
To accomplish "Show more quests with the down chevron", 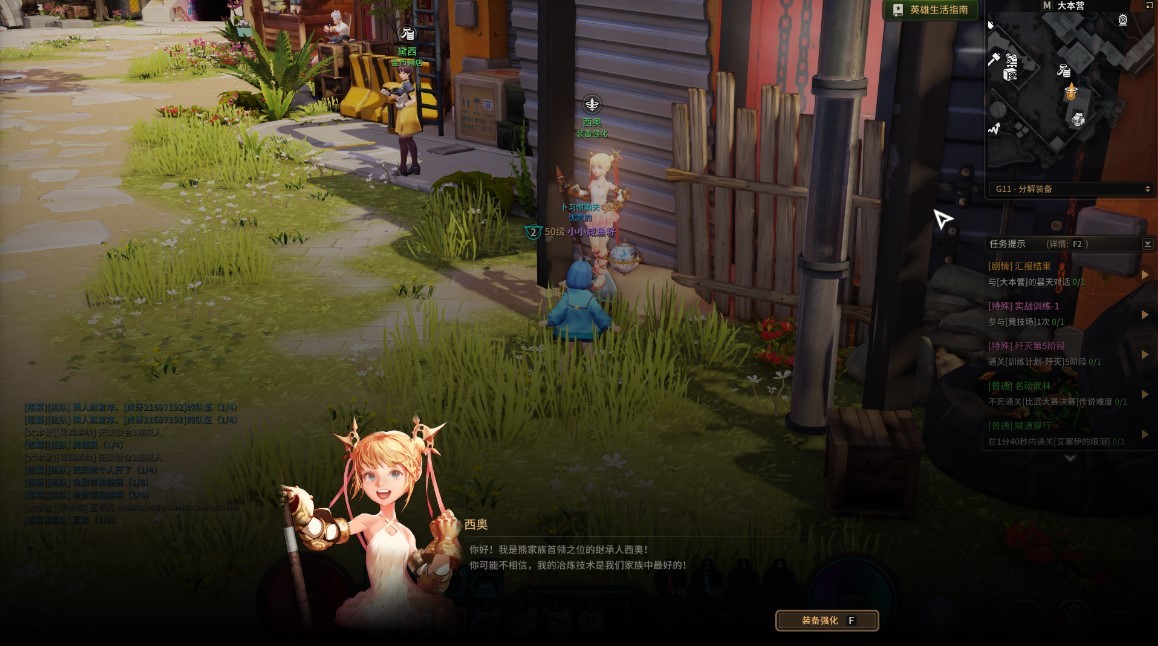I will 1069,459.
